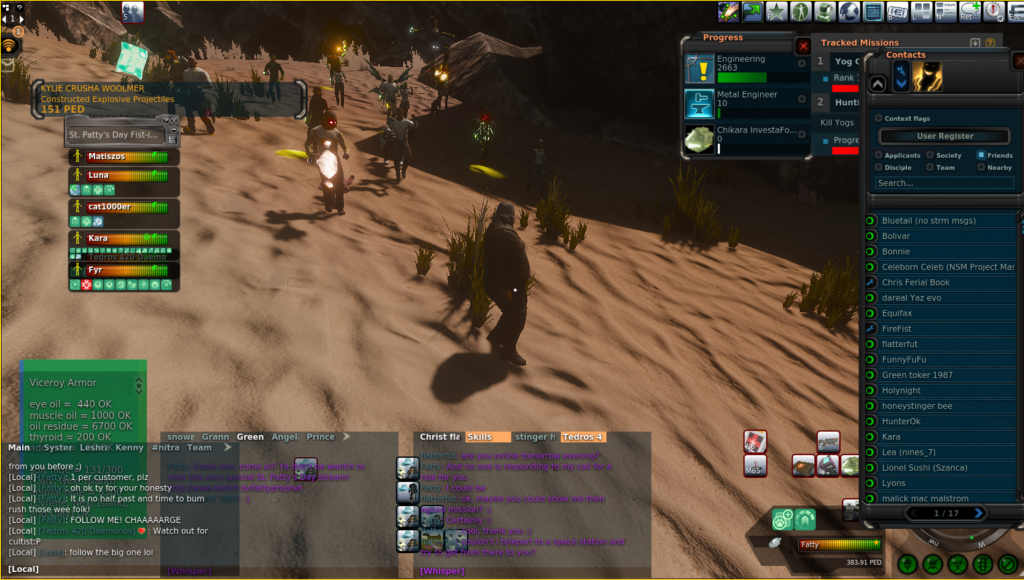The image size is (1024, 580).
Task: Filter contacts by Society
Action: [x=930, y=155]
